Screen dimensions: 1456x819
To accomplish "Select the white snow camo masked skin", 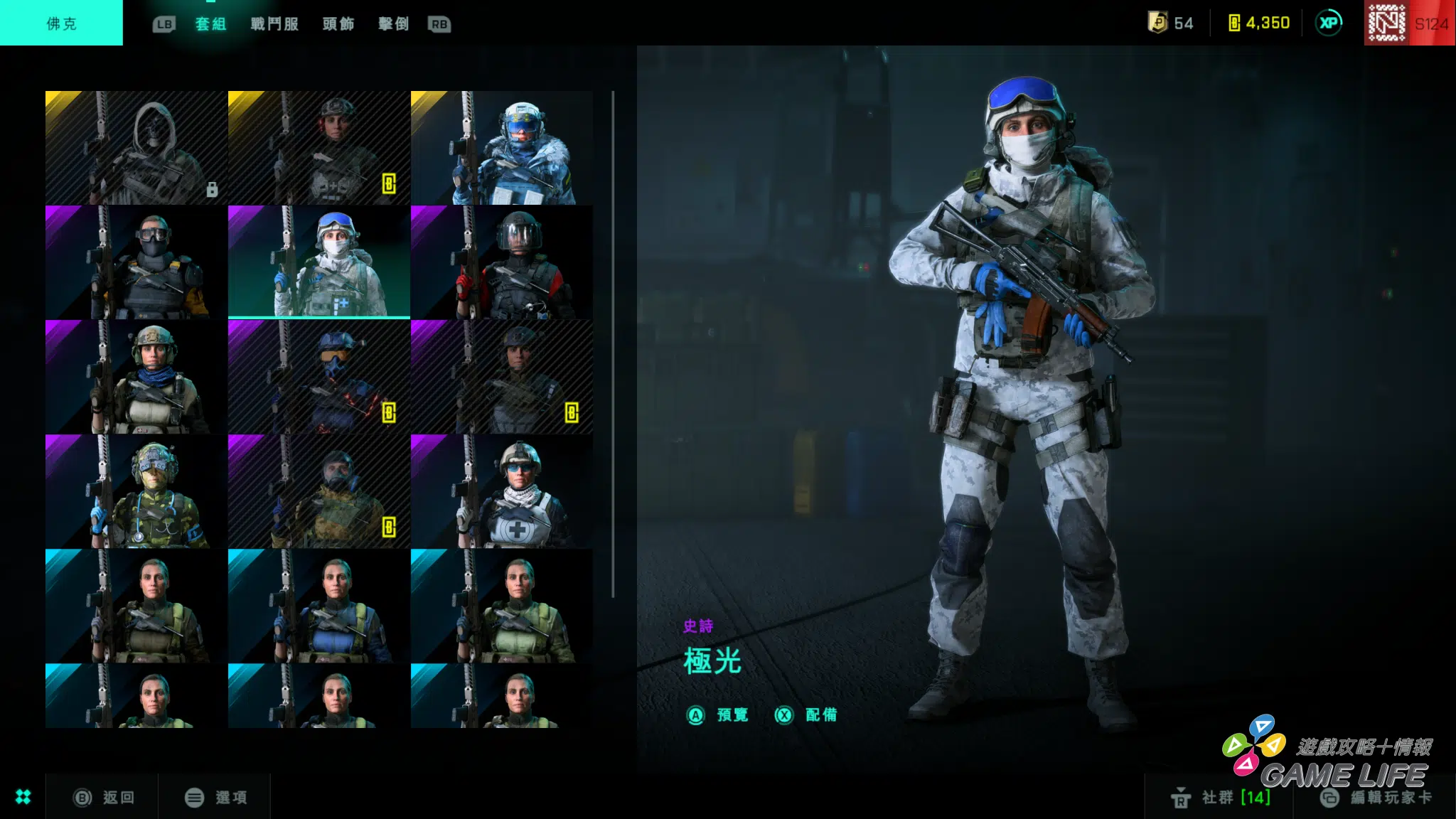I will pos(318,262).
